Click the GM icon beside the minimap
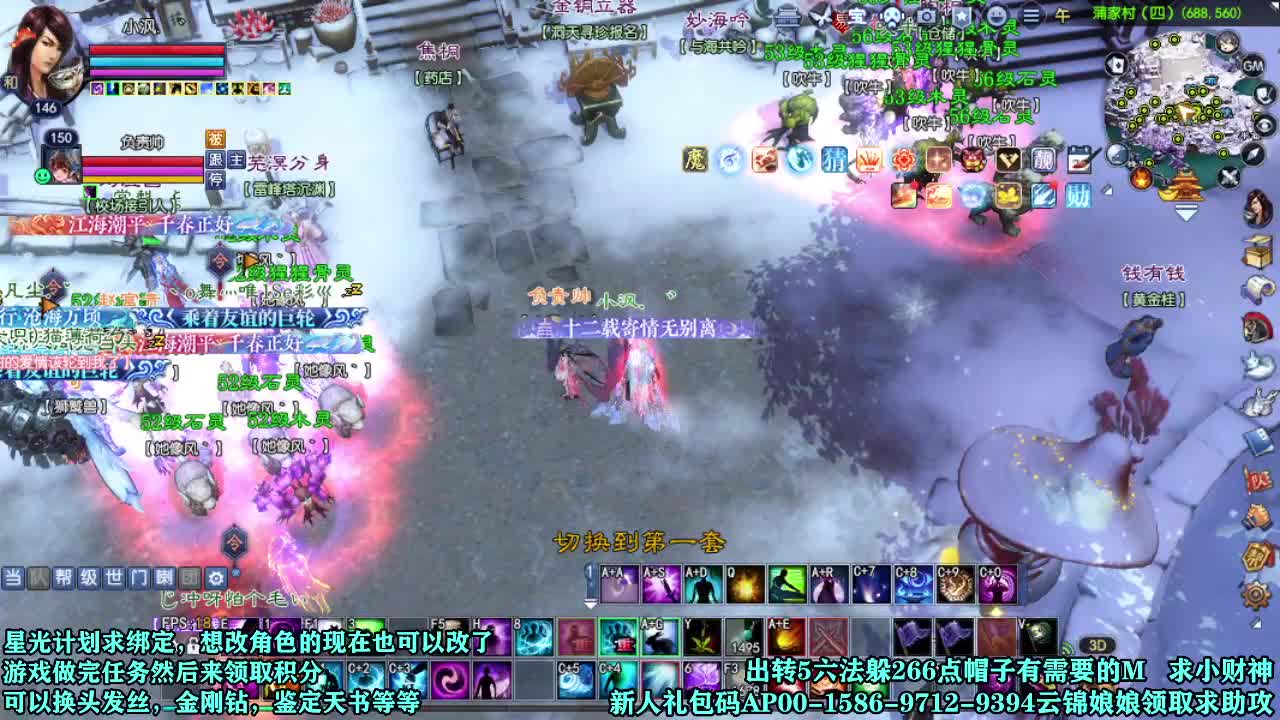 [x=1253, y=66]
